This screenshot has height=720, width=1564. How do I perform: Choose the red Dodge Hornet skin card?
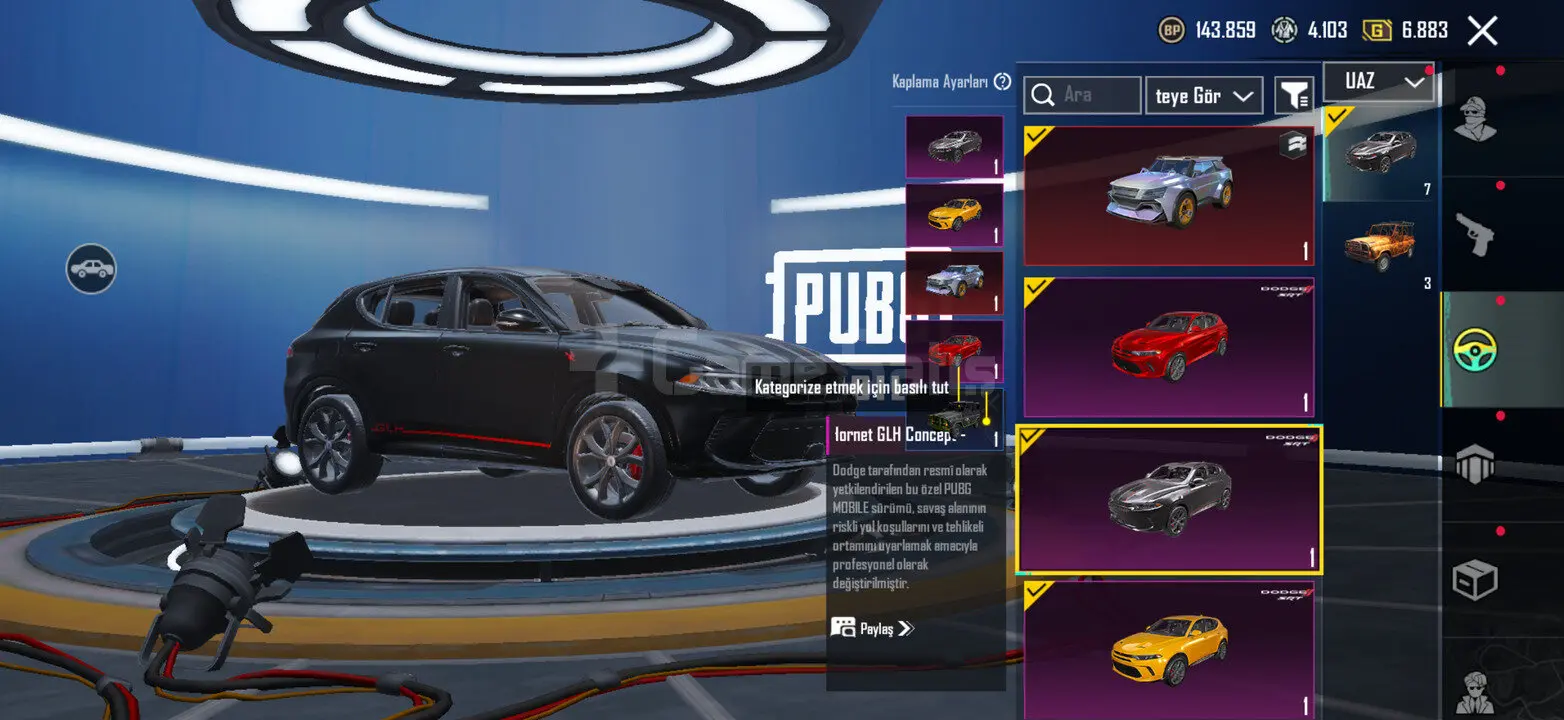point(1168,347)
